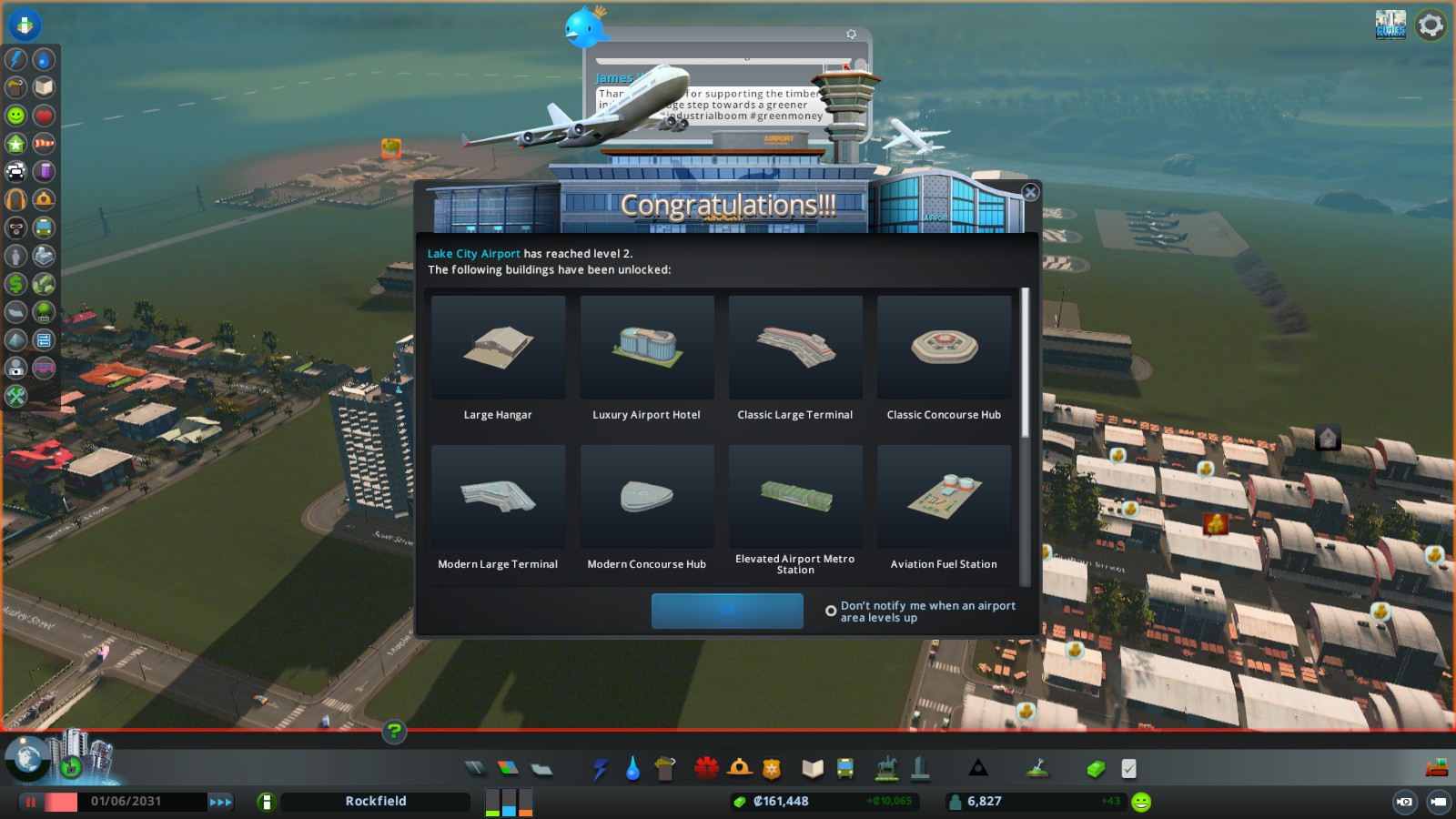The height and width of the screenshot is (819, 1456).
Task: Change the game speed arrows
Action: click(220, 802)
